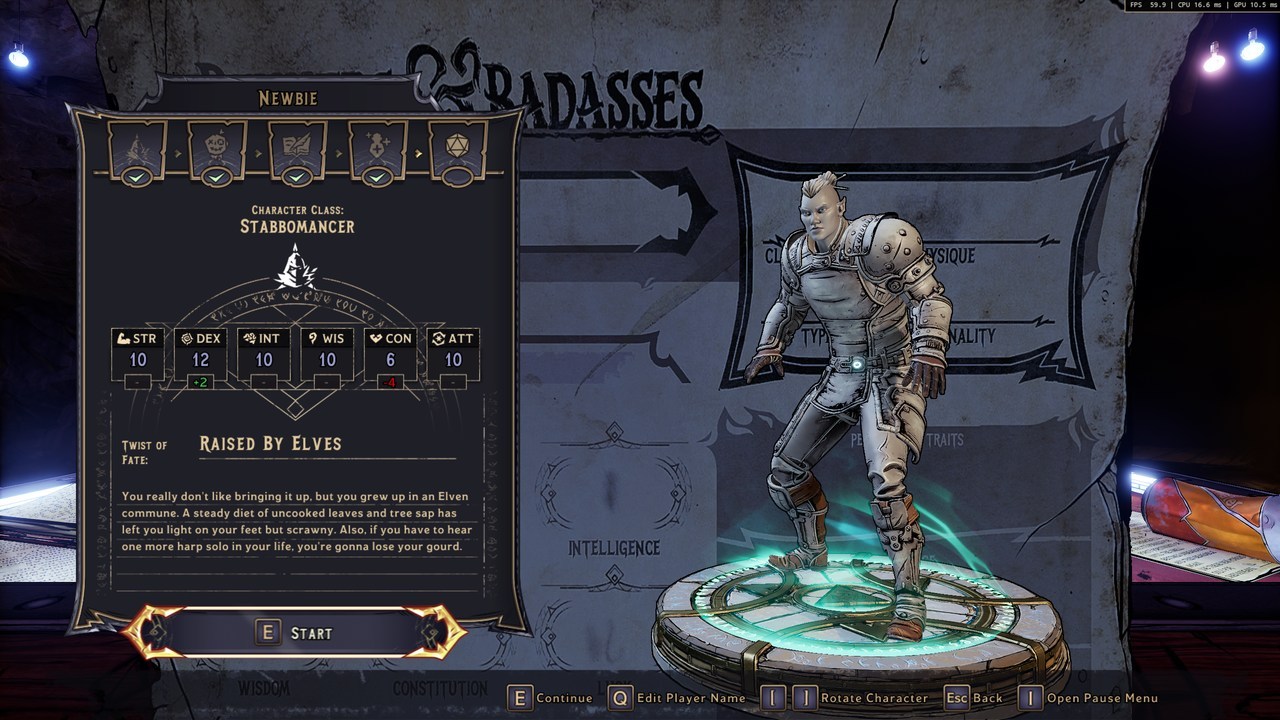Select the DEX stat tile
This screenshot has width=1280, height=720.
201,354
